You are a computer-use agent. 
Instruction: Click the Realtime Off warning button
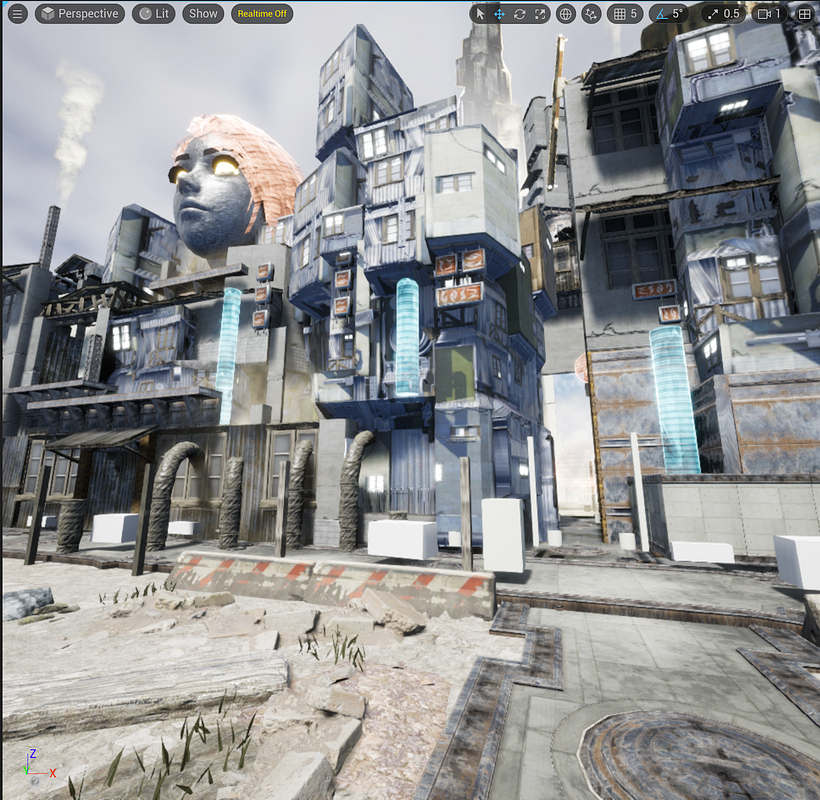point(263,14)
